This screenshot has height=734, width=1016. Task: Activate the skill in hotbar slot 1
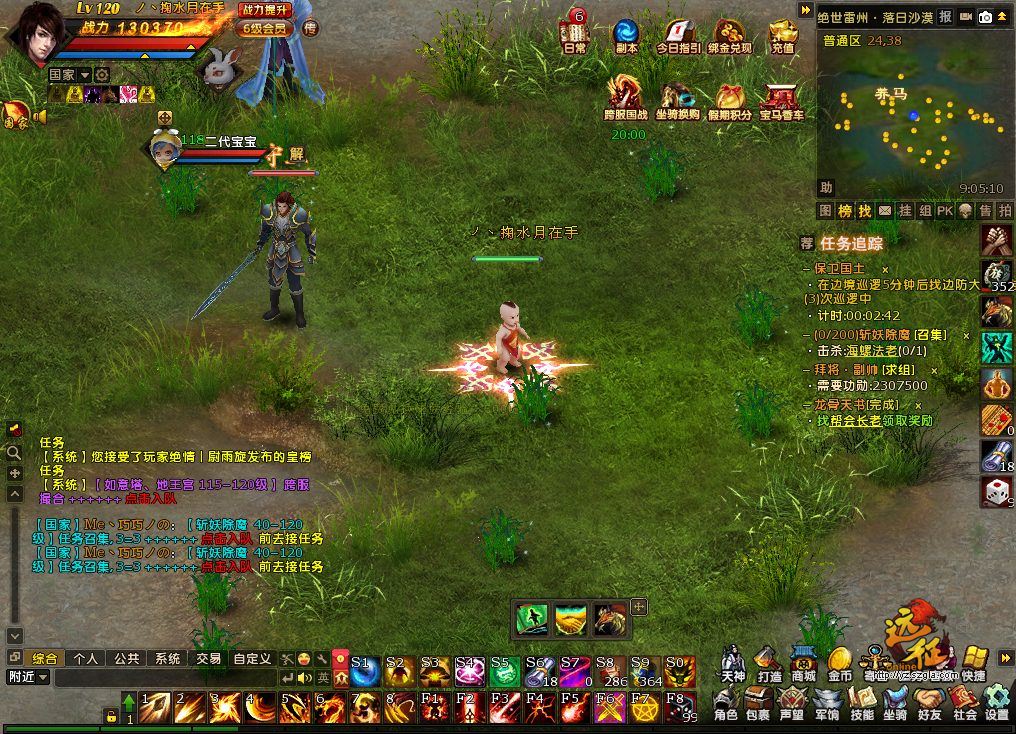click(x=155, y=707)
